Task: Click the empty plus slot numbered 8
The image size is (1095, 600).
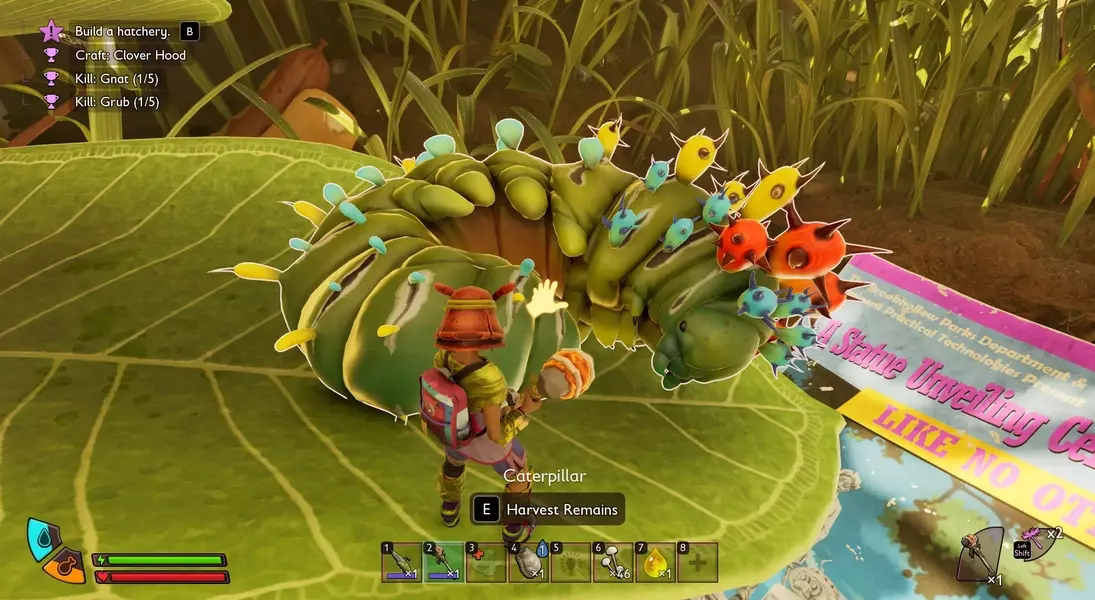Action: pyautogui.click(x=697, y=562)
